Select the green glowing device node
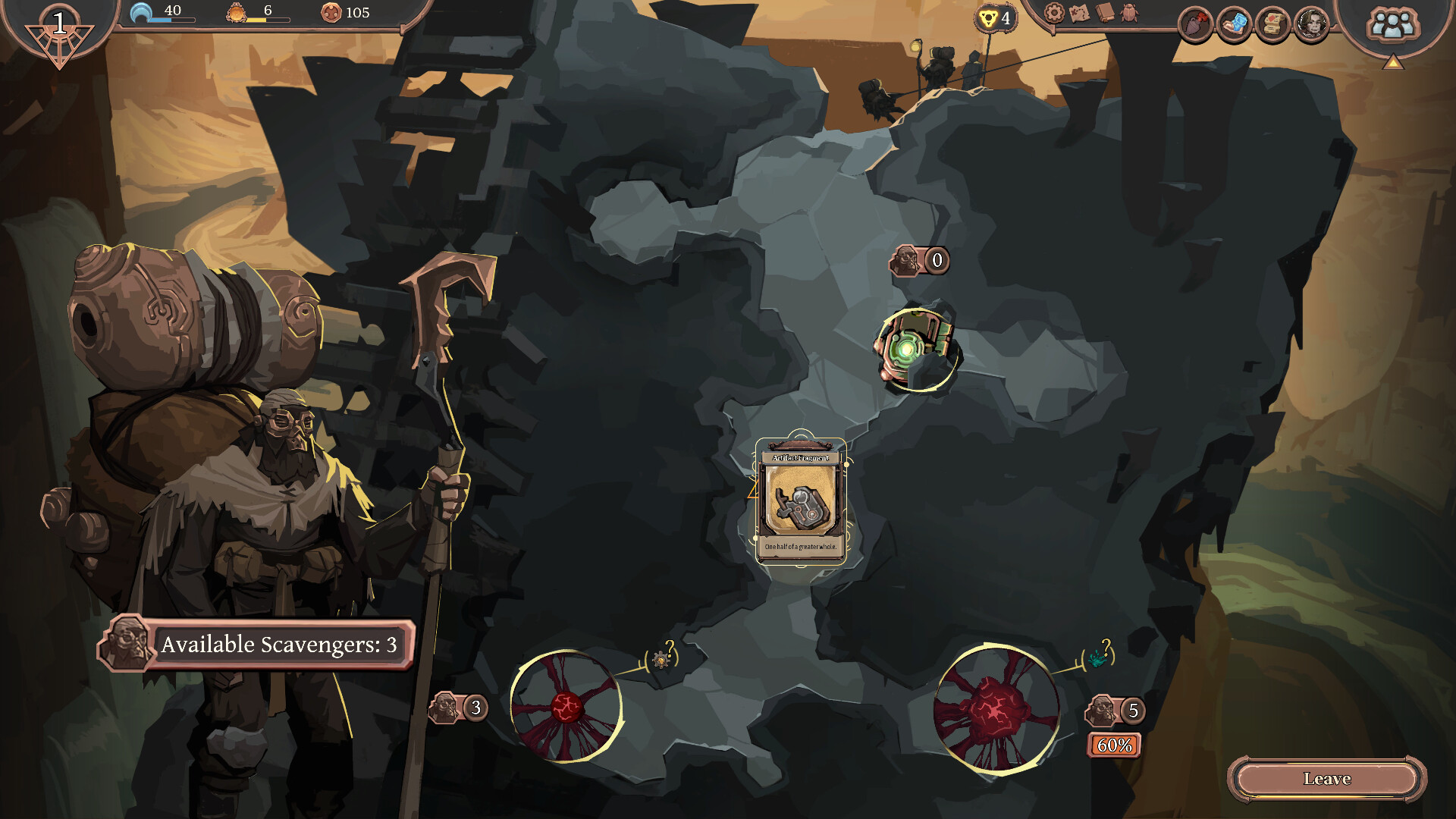 (915, 350)
